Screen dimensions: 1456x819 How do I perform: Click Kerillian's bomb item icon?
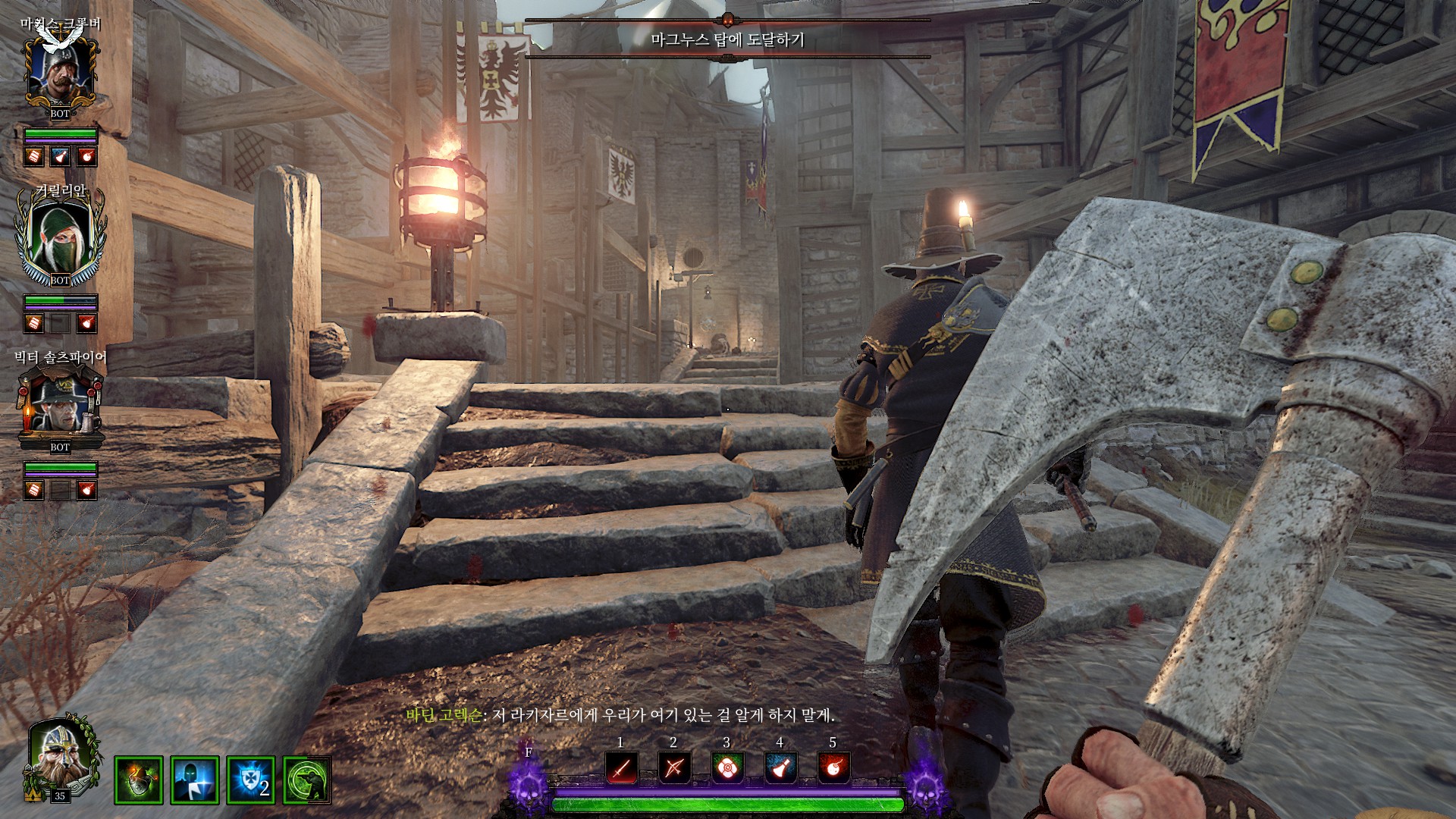tap(87, 323)
